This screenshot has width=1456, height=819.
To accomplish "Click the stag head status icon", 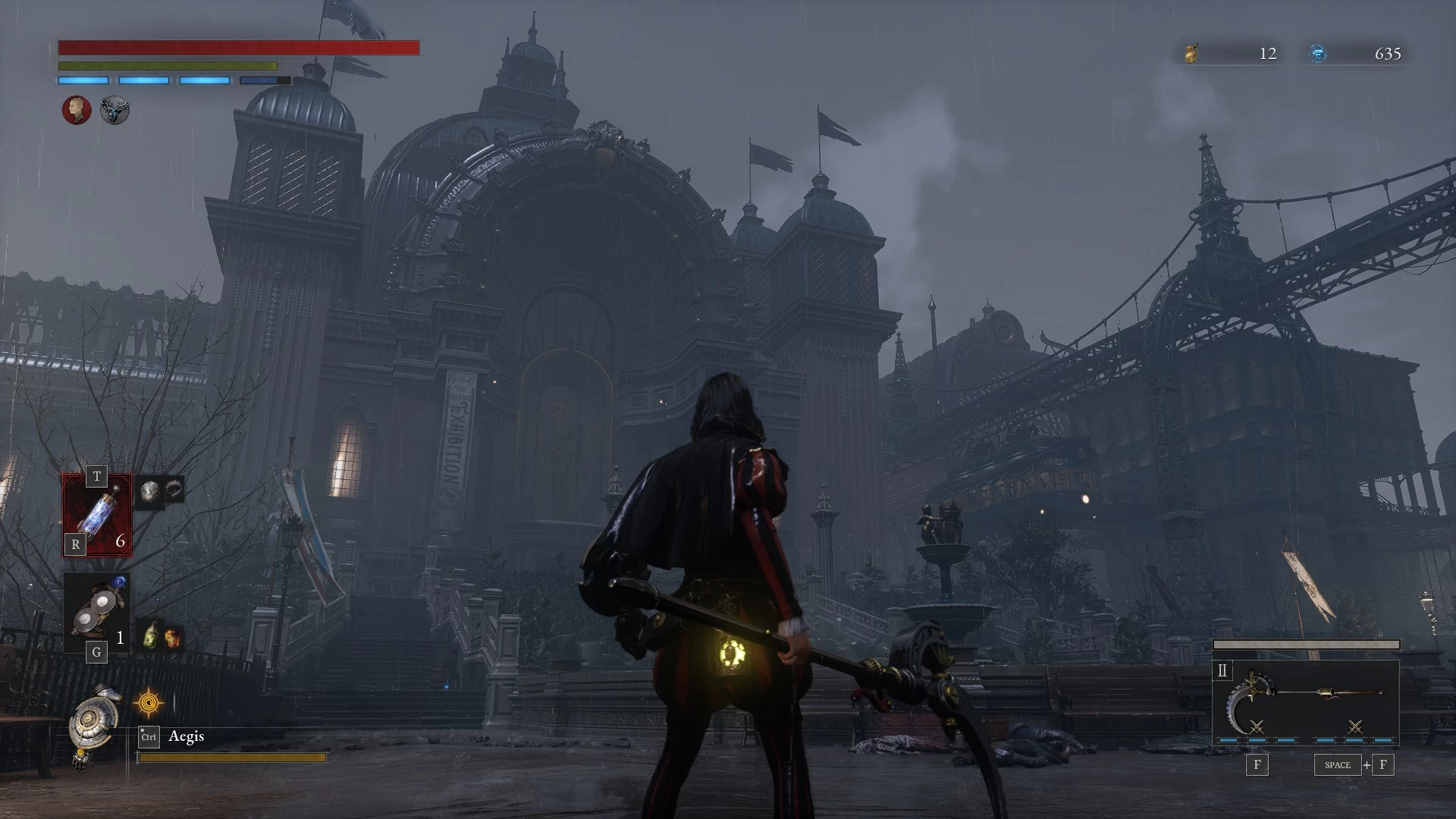I will coord(115,110).
